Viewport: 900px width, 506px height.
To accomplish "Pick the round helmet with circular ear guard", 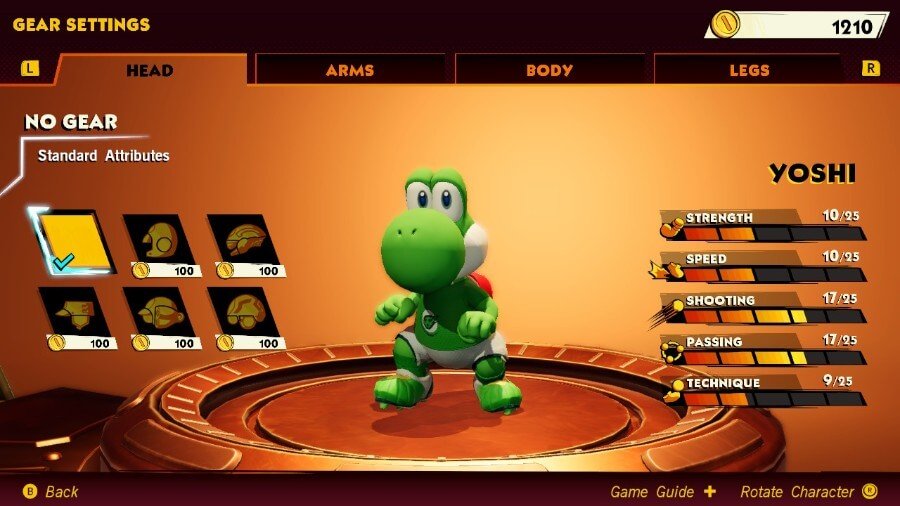I will coord(160,241).
